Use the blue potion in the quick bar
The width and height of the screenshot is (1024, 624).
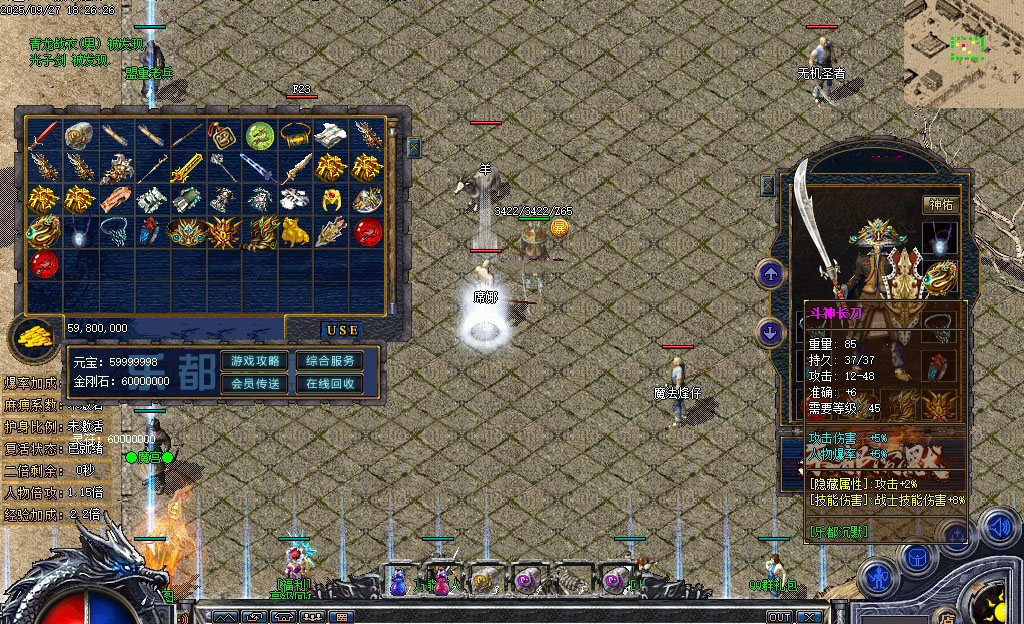pyautogui.click(x=398, y=580)
